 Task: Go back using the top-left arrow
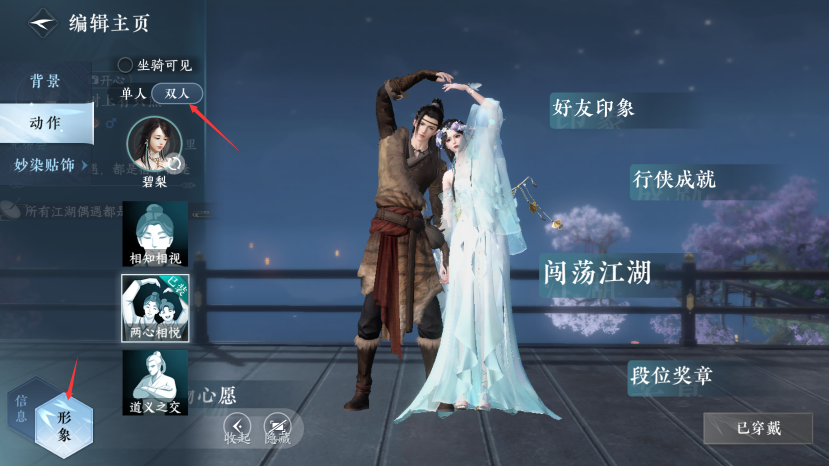point(42,22)
